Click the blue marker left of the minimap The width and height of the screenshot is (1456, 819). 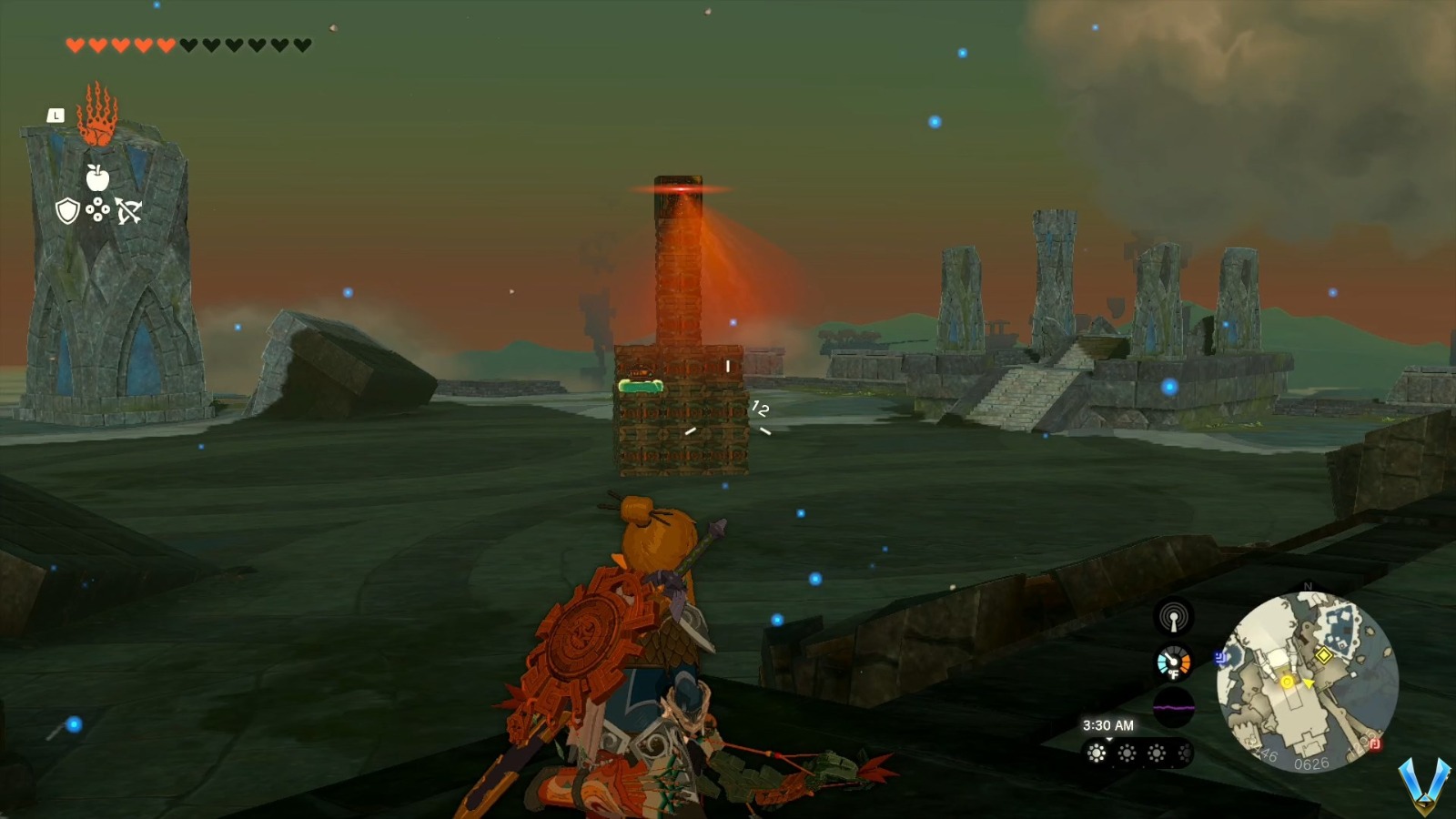click(1220, 658)
